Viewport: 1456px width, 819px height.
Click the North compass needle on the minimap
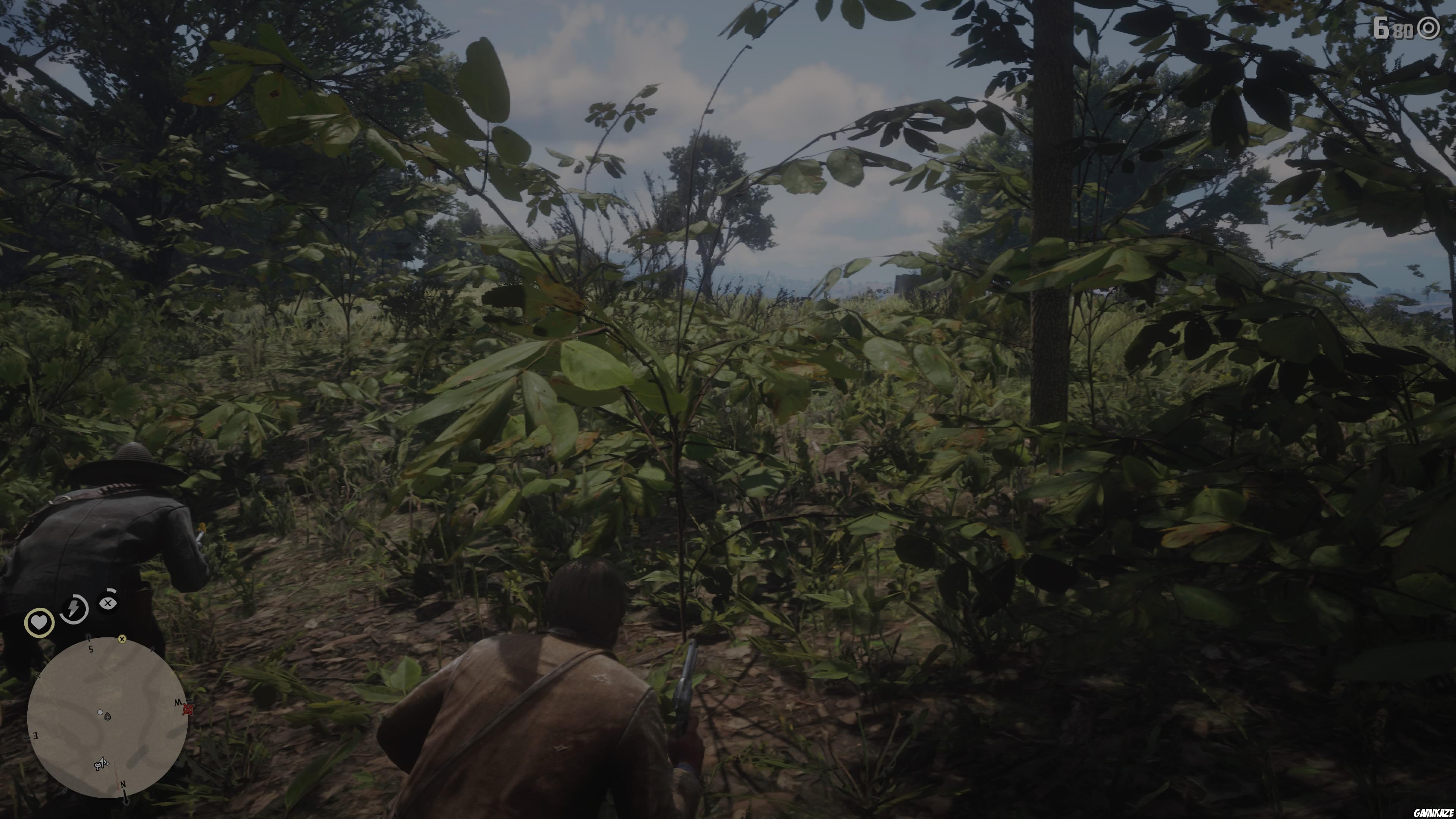click(x=126, y=797)
